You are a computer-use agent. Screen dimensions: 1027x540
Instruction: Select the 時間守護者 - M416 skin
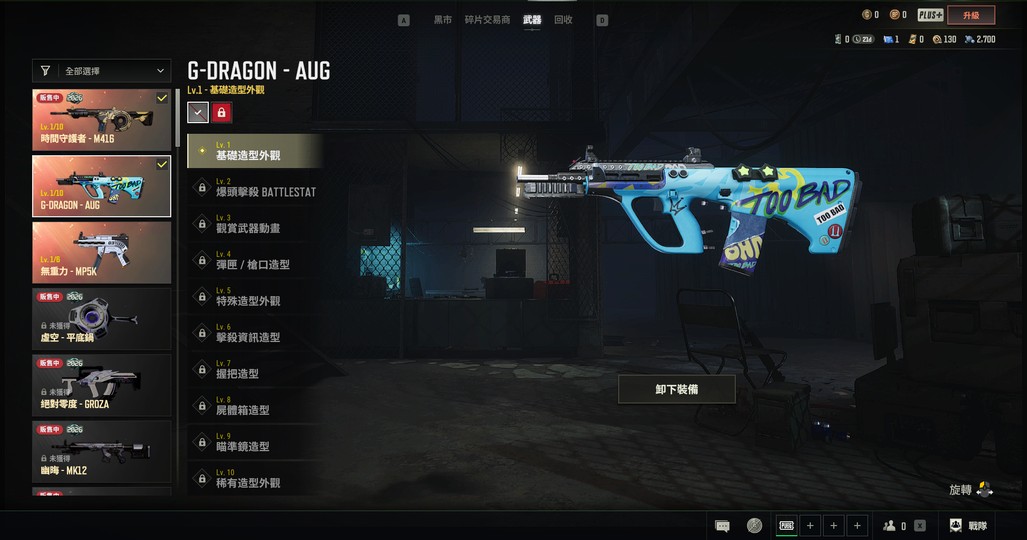102,119
